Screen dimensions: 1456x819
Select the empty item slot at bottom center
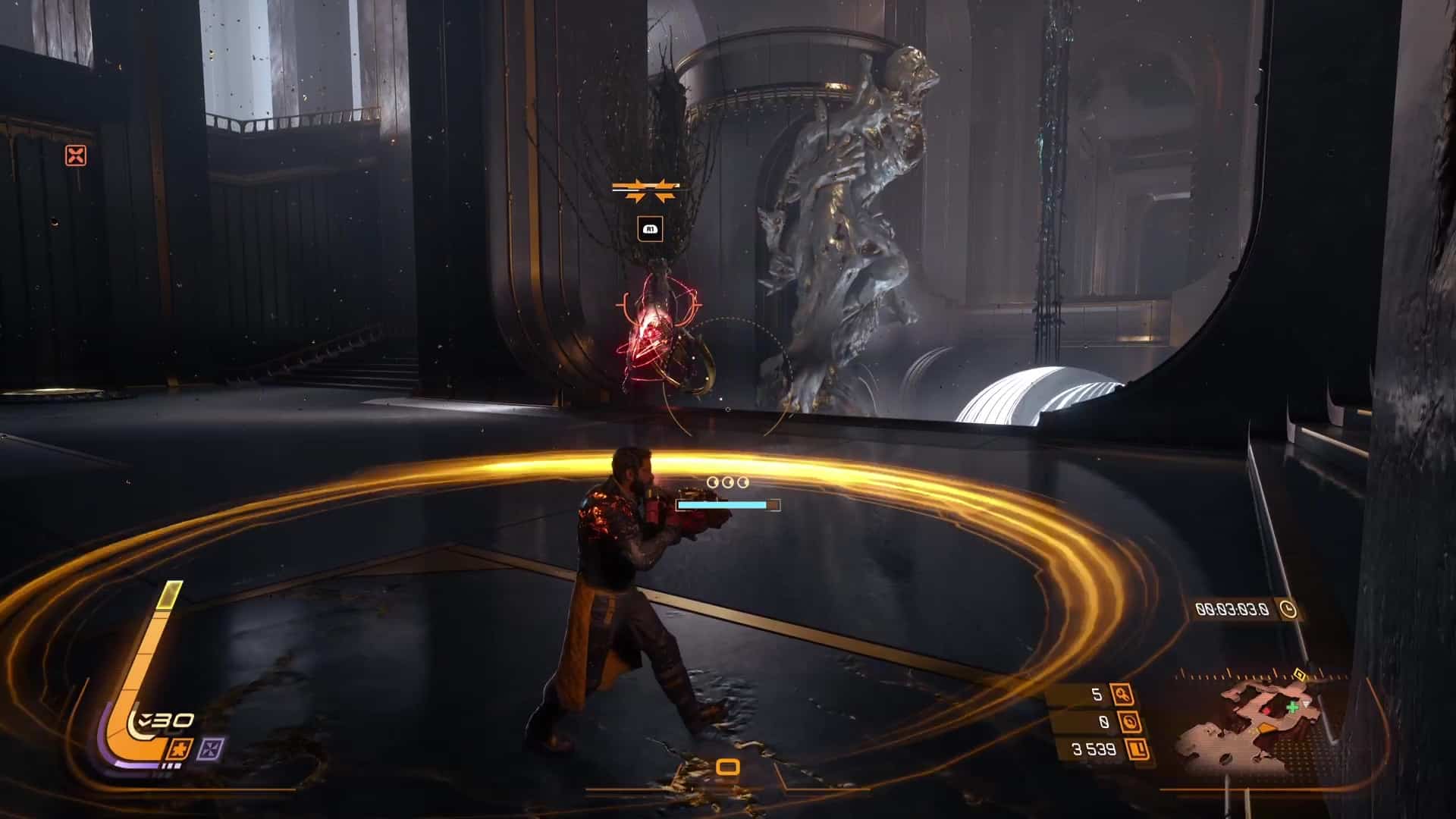click(727, 767)
